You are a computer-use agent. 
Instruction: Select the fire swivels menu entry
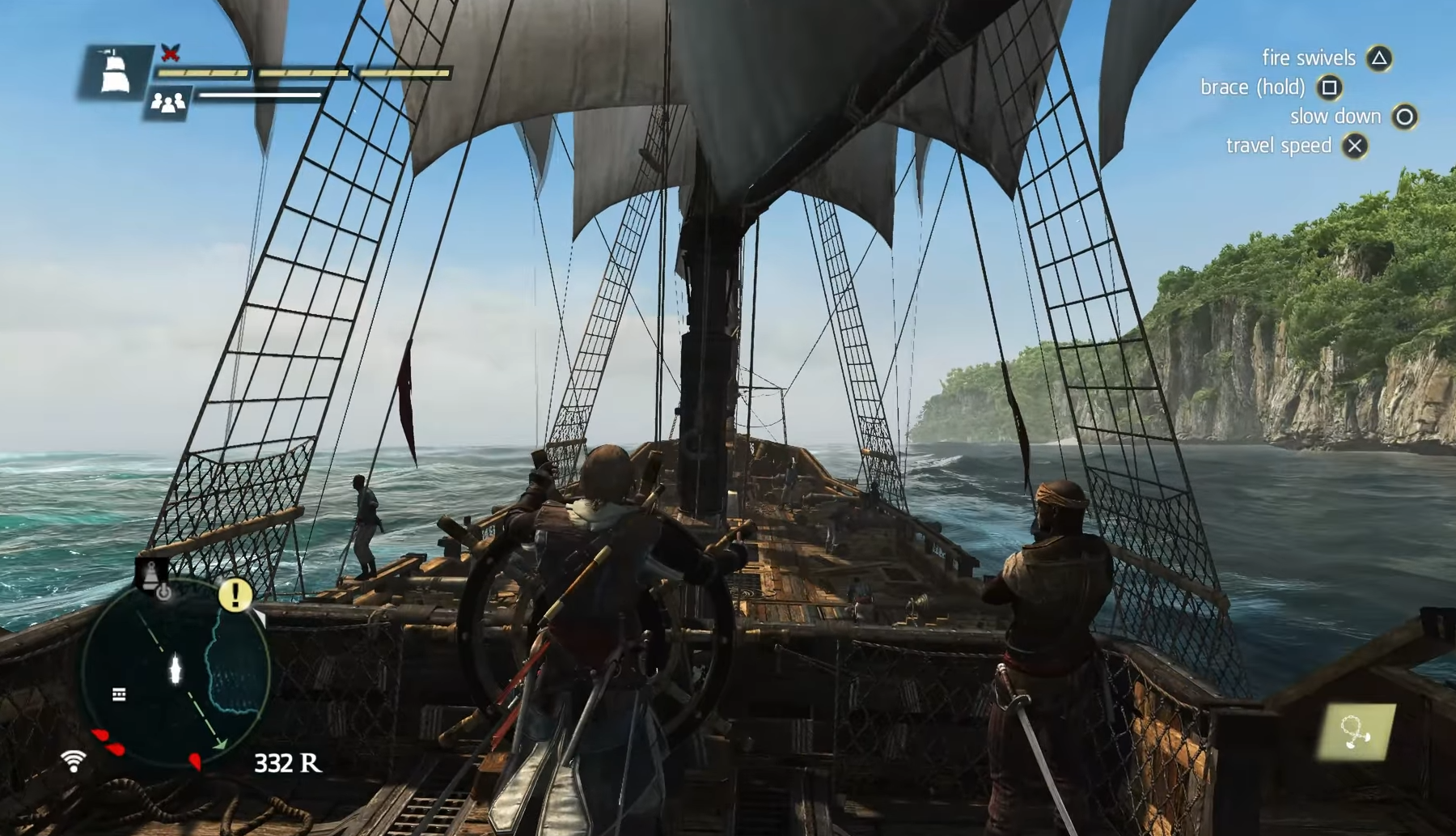(1308, 57)
